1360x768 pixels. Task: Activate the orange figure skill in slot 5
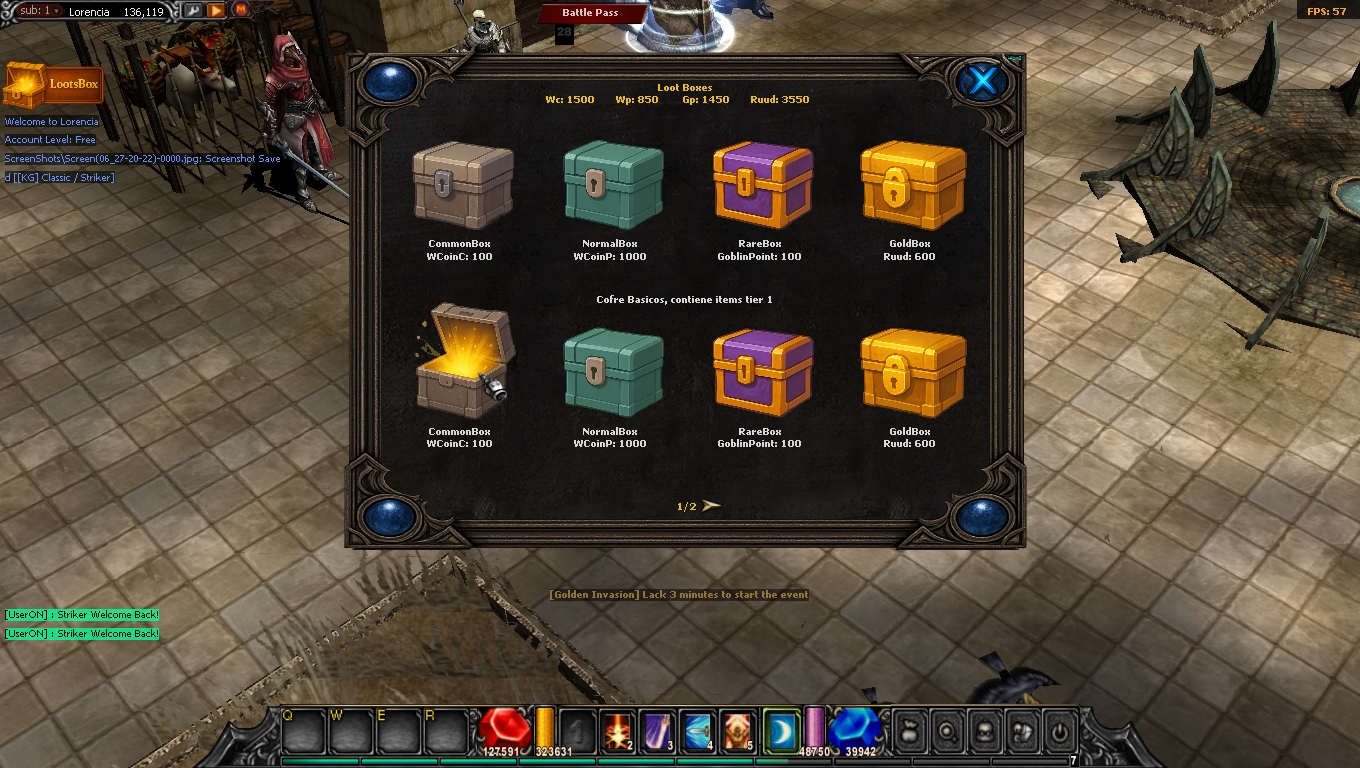coord(737,731)
